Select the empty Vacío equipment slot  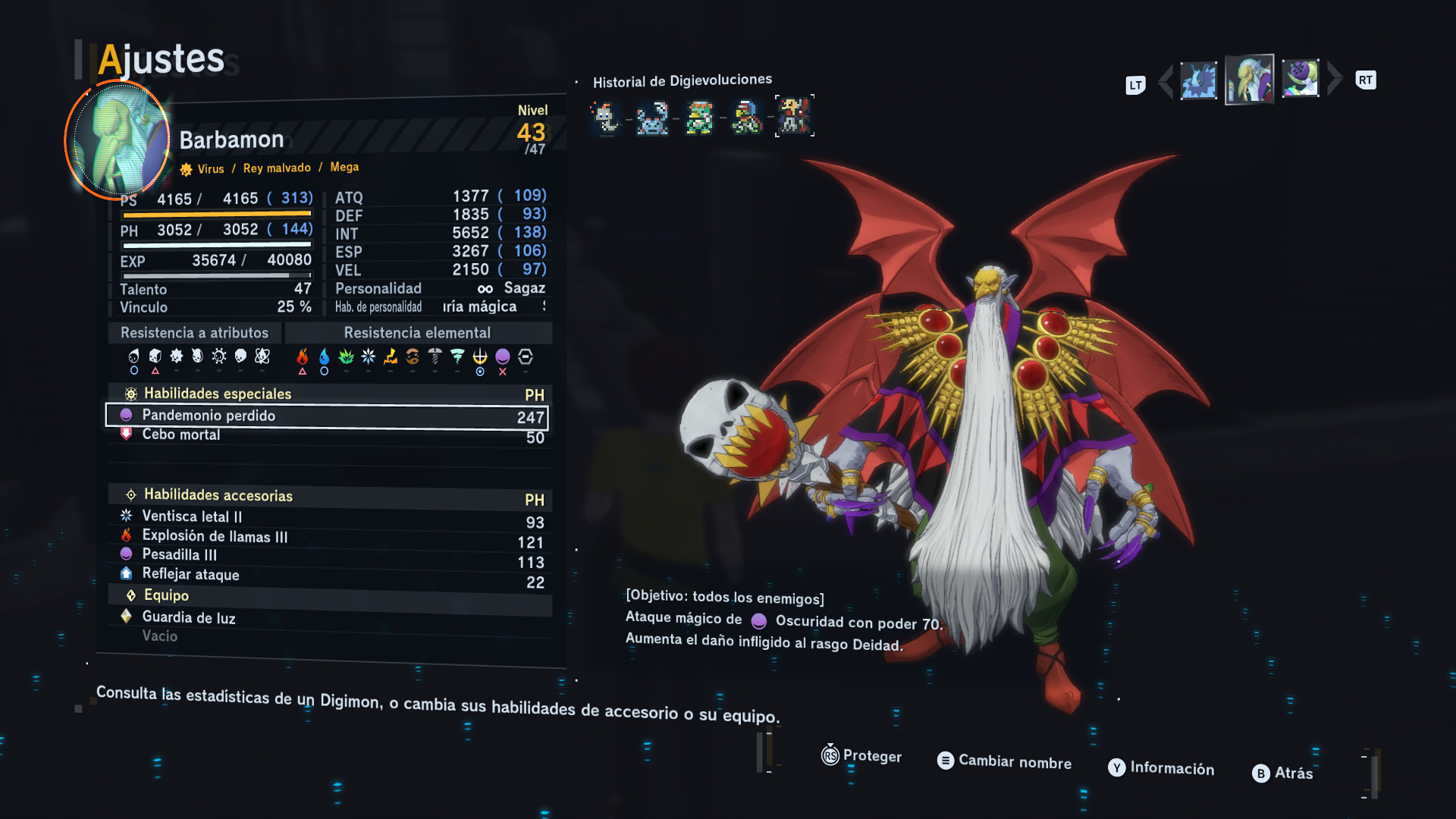pos(326,636)
